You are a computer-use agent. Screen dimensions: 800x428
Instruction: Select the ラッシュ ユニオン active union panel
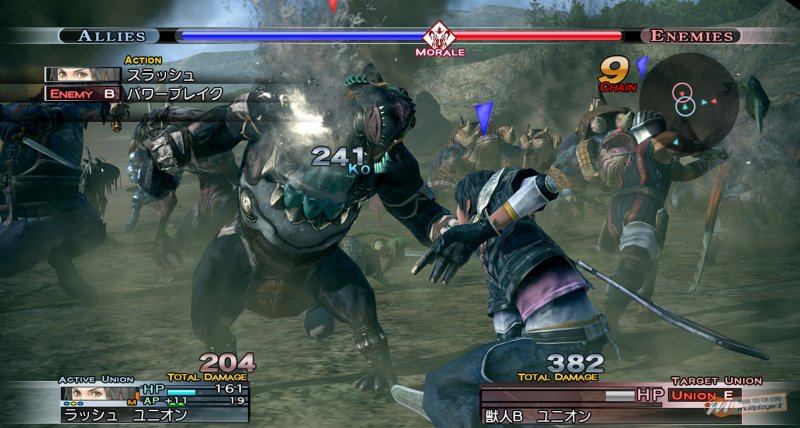pyautogui.click(x=150, y=402)
